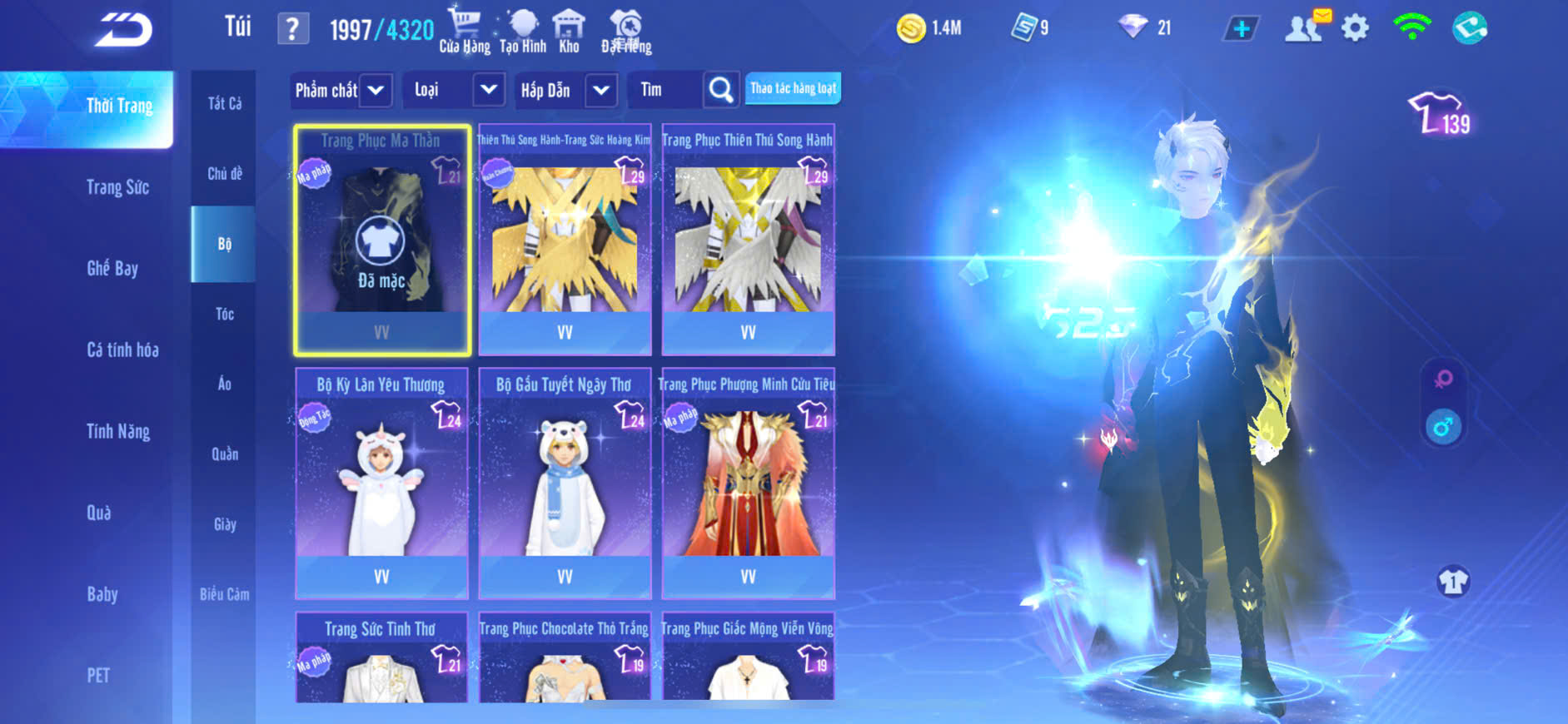Click the Tìm search field
The width and height of the screenshot is (1568, 724).
coord(666,90)
